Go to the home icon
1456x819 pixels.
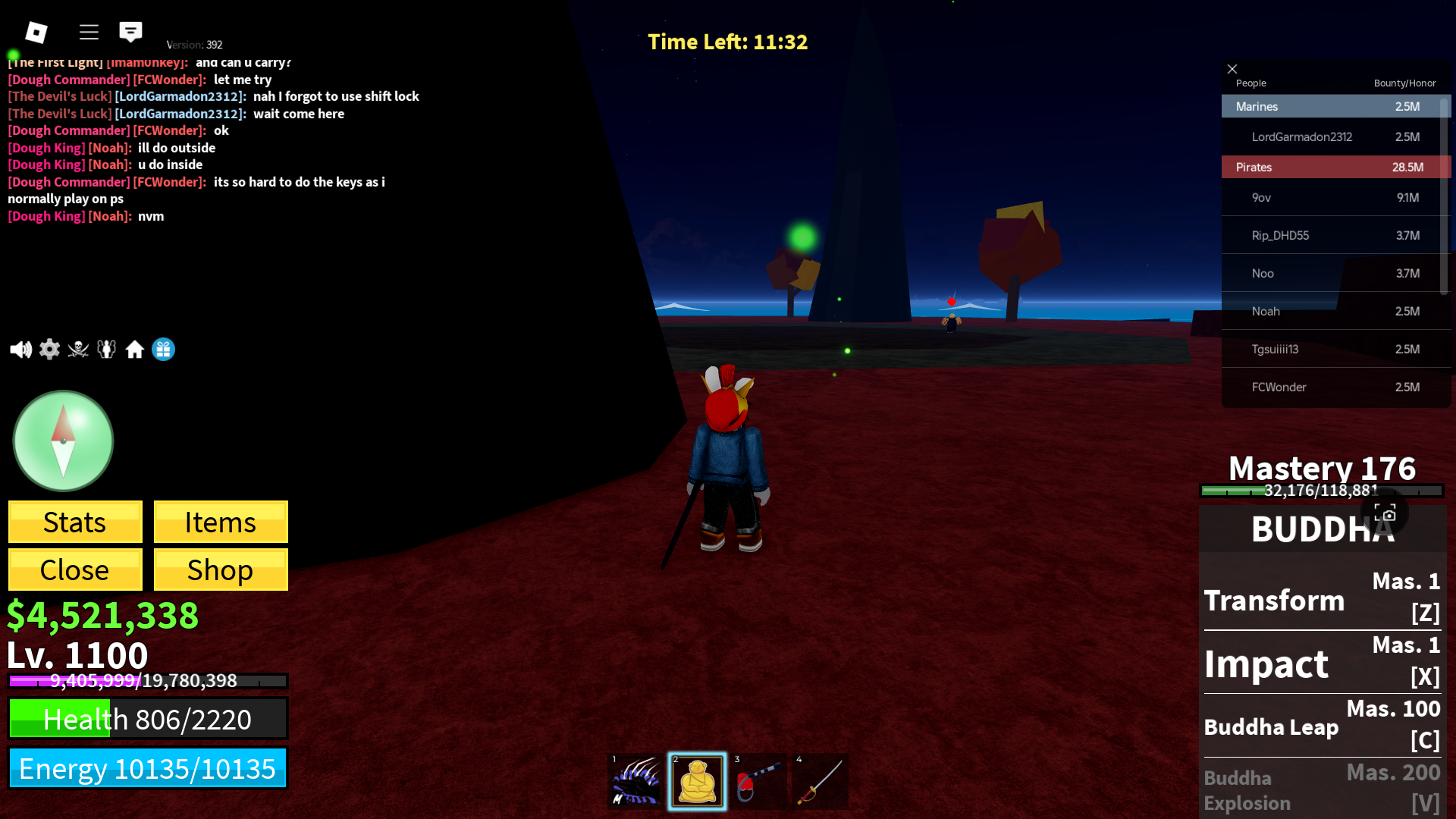coord(135,350)
